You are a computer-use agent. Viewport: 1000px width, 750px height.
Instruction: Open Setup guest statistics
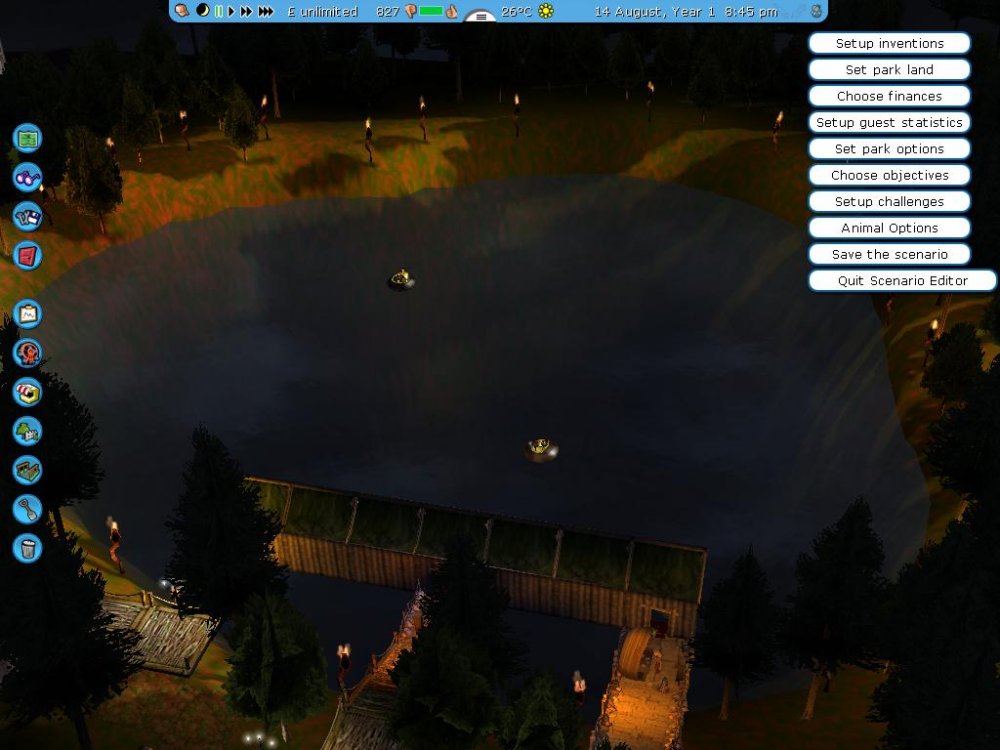(x=889, y=123)
